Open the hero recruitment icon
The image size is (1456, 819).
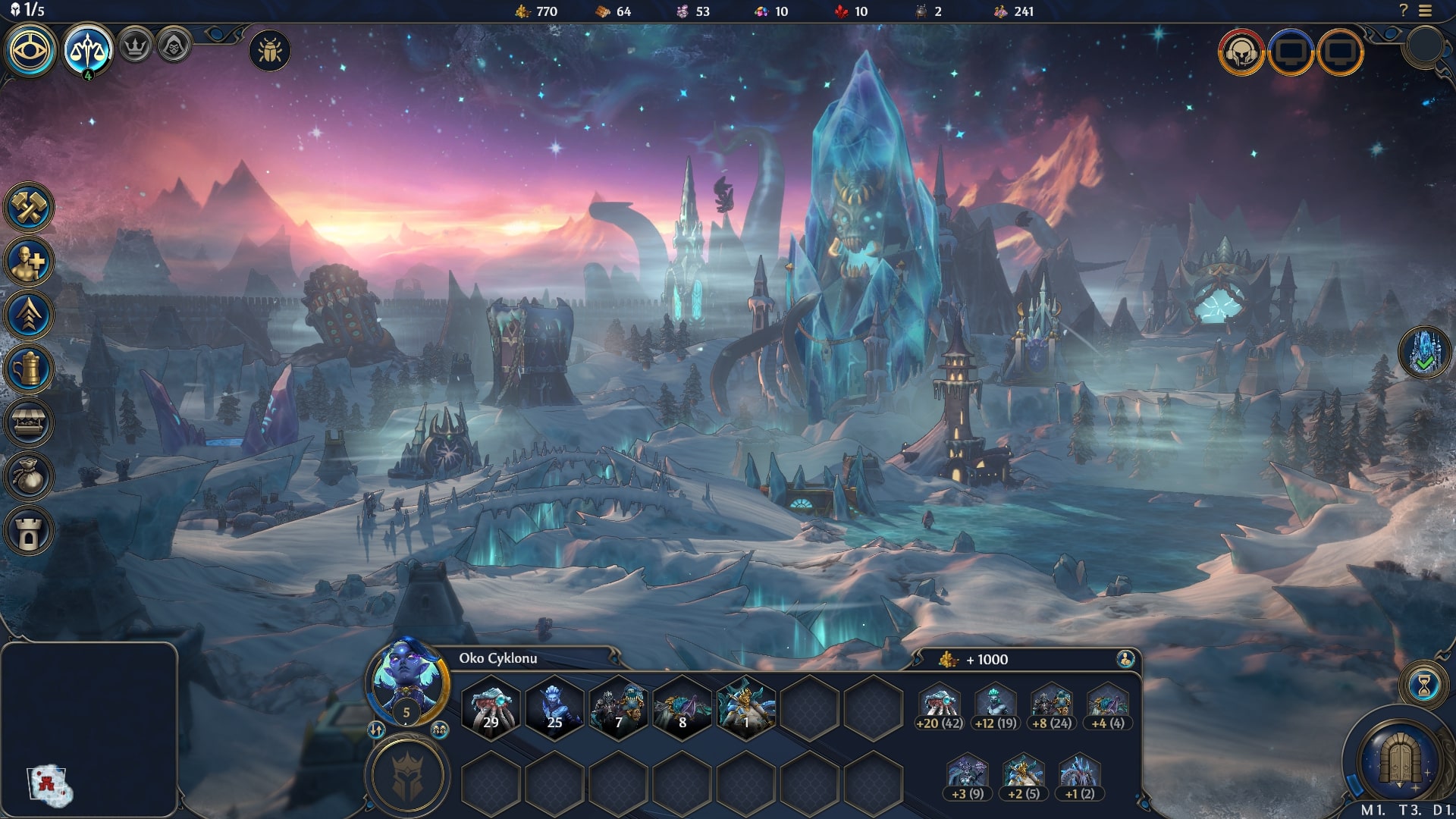29,262
